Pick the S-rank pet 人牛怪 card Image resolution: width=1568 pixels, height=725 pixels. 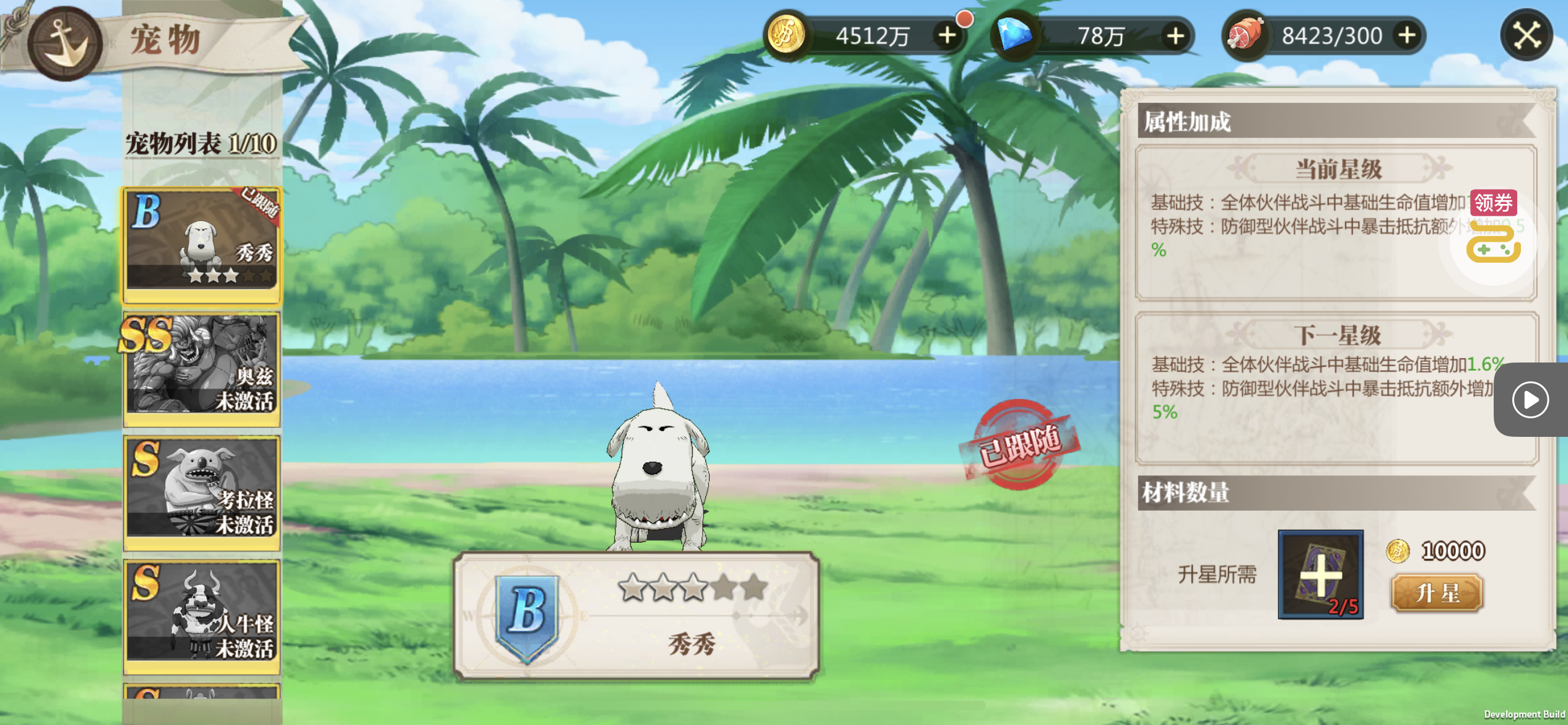click(202, 614)
